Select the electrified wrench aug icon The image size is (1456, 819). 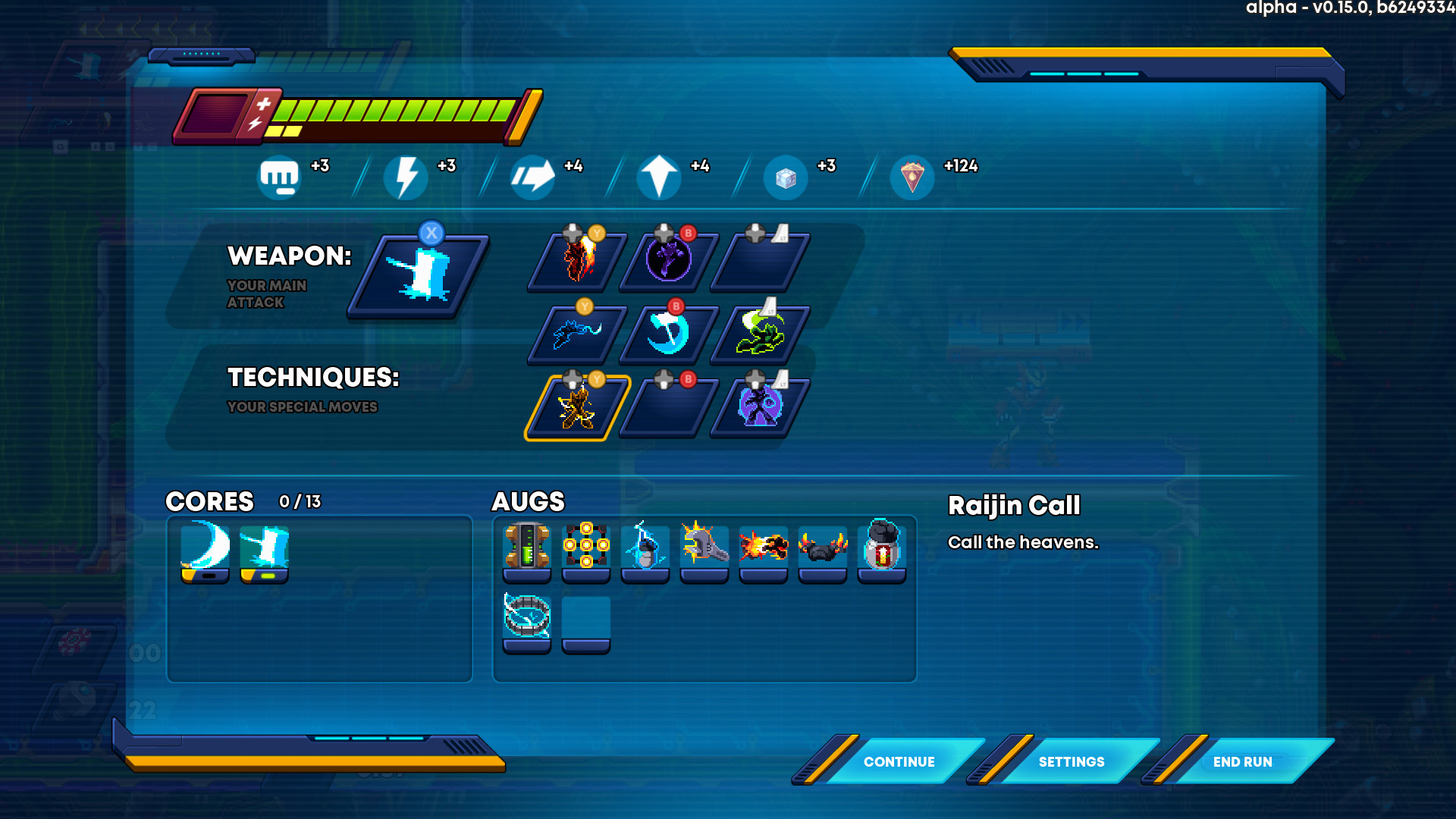coord(704,546)
